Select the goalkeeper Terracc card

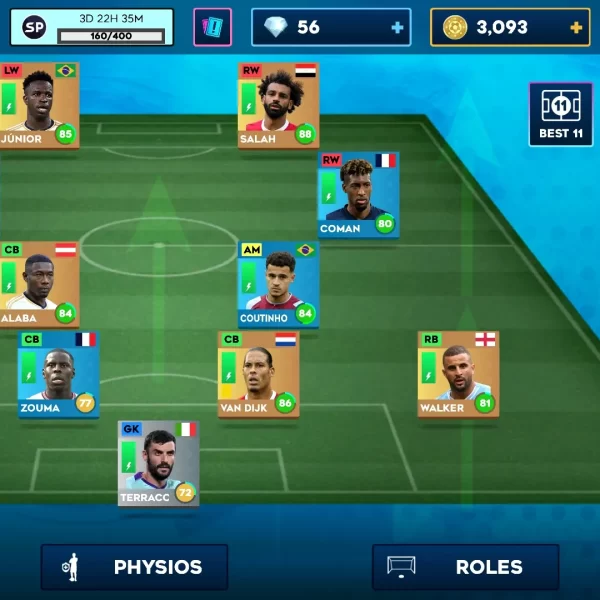tap(158, 463)
